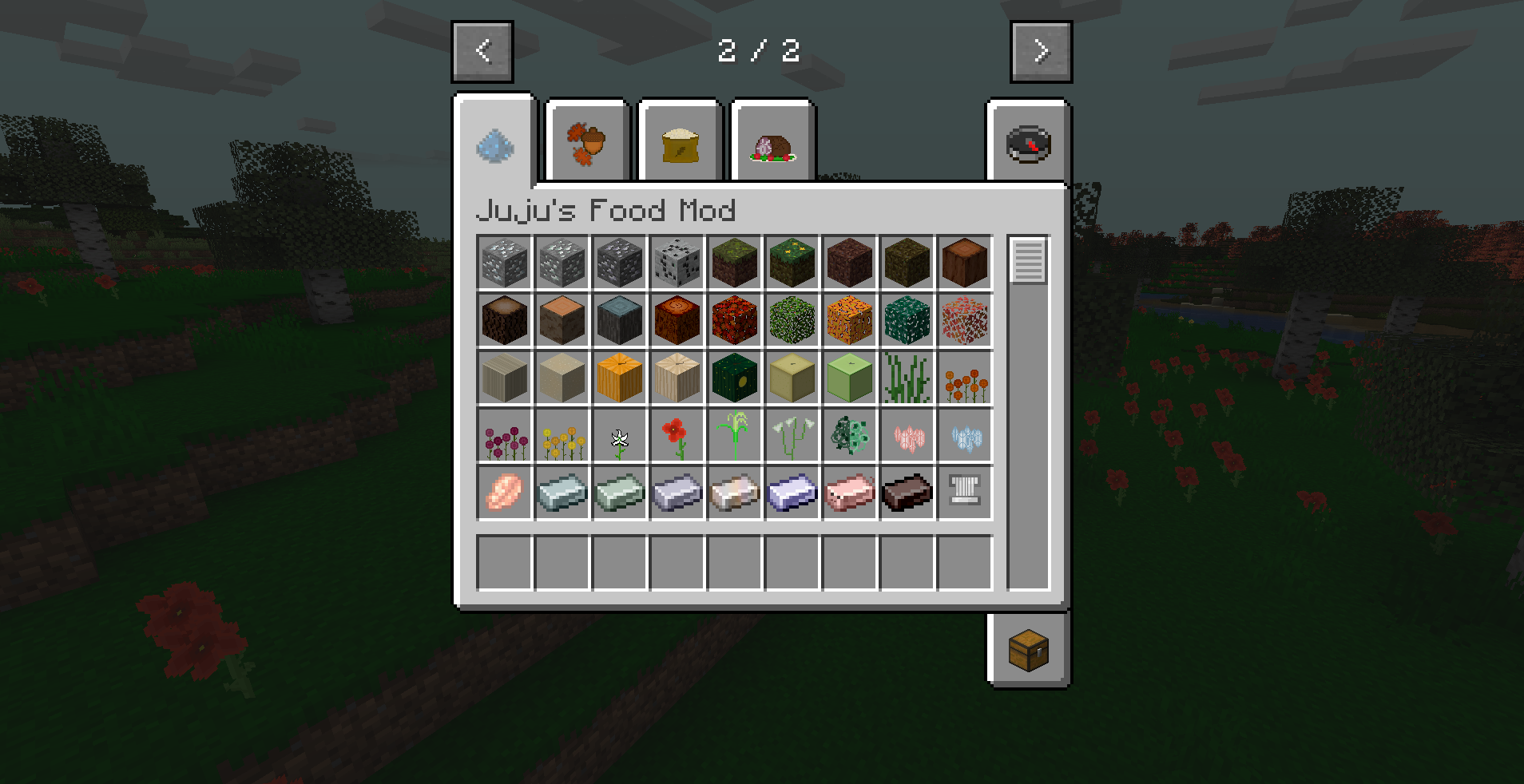The width and height of the screenshot is (1524, 784).
Task: Pick the blue crystal cluster item
Action: tap(964, 435)
